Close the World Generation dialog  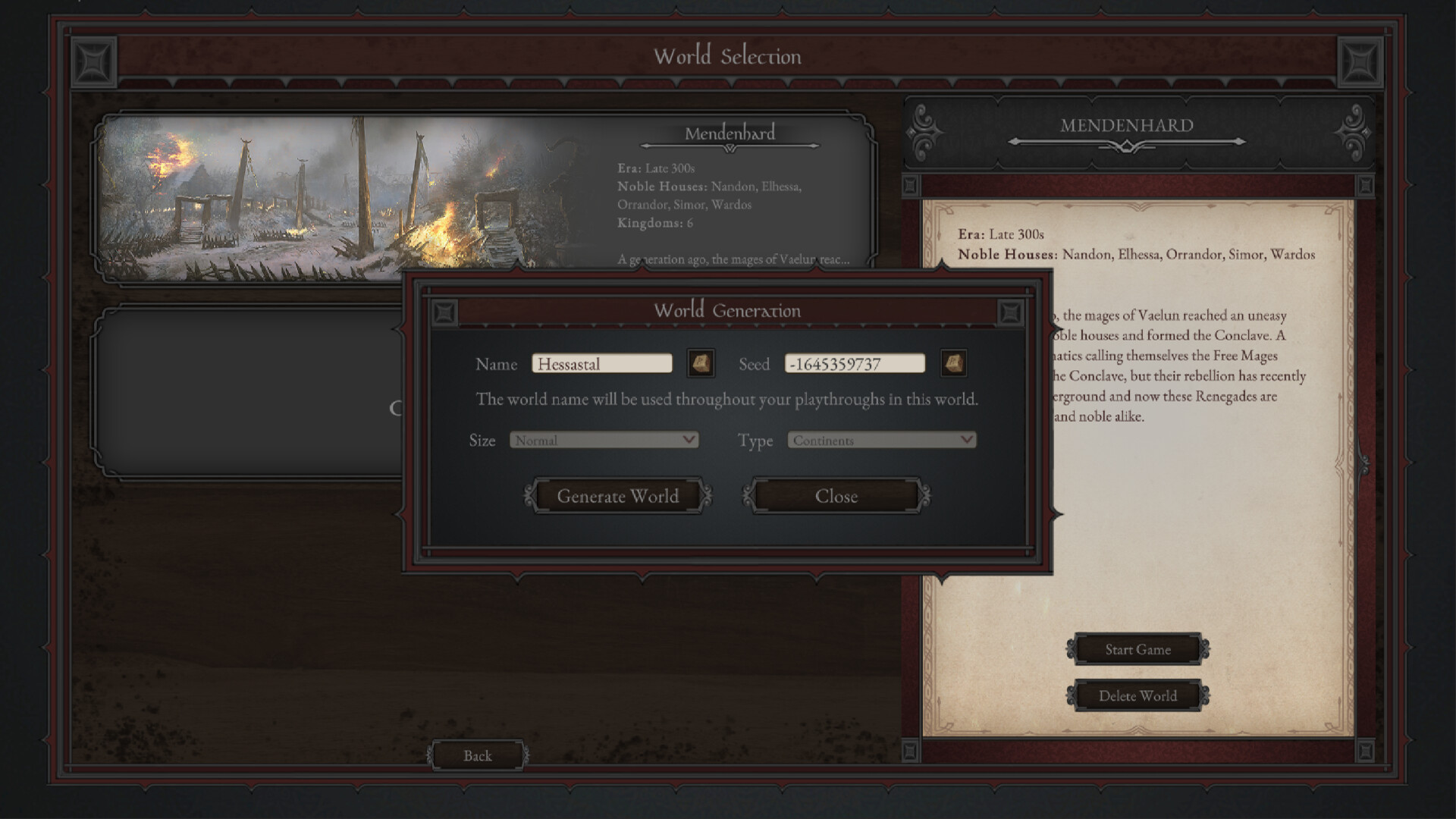tap(835, 496)
